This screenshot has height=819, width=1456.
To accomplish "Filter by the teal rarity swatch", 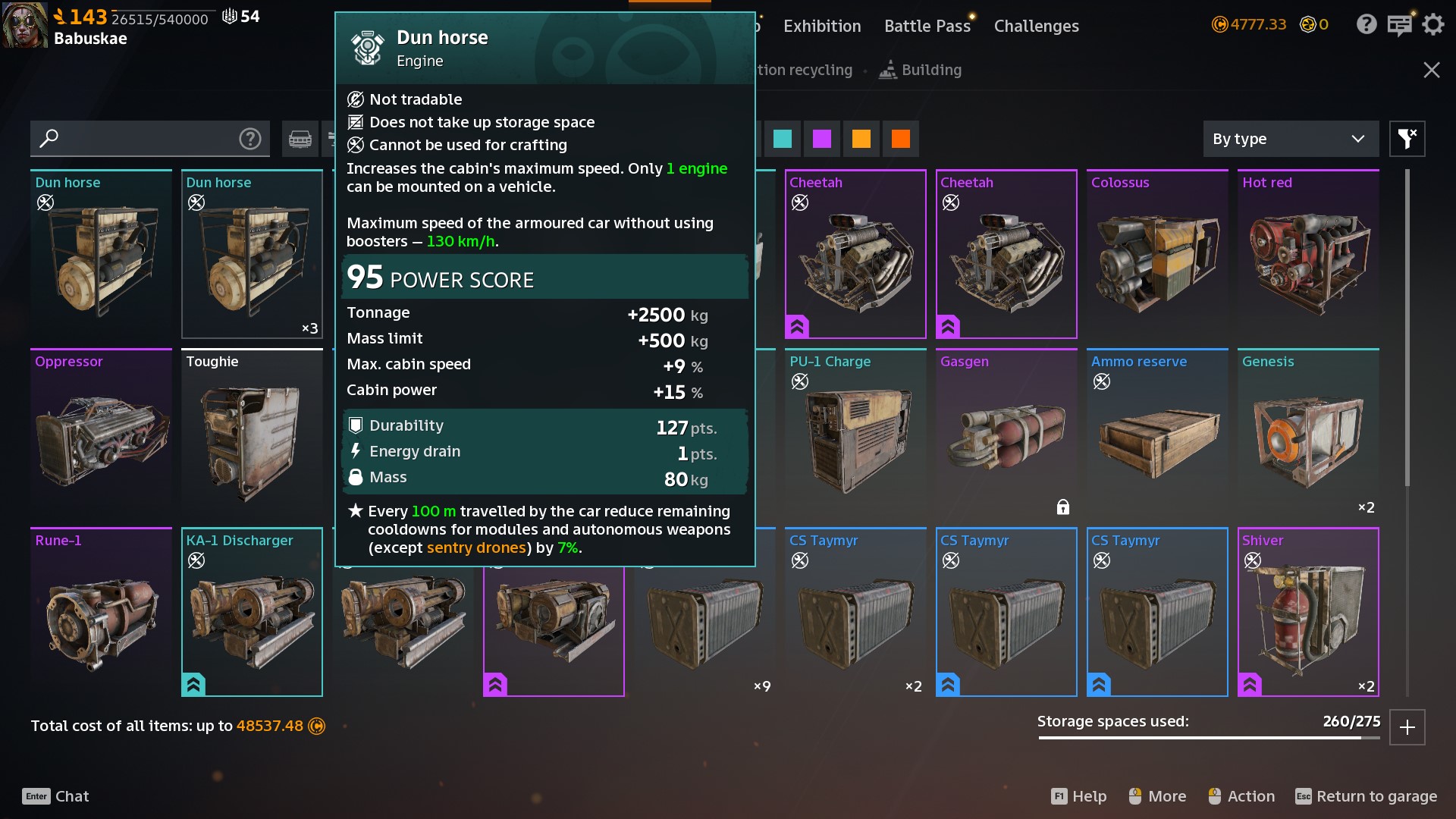I will point(783,139).
